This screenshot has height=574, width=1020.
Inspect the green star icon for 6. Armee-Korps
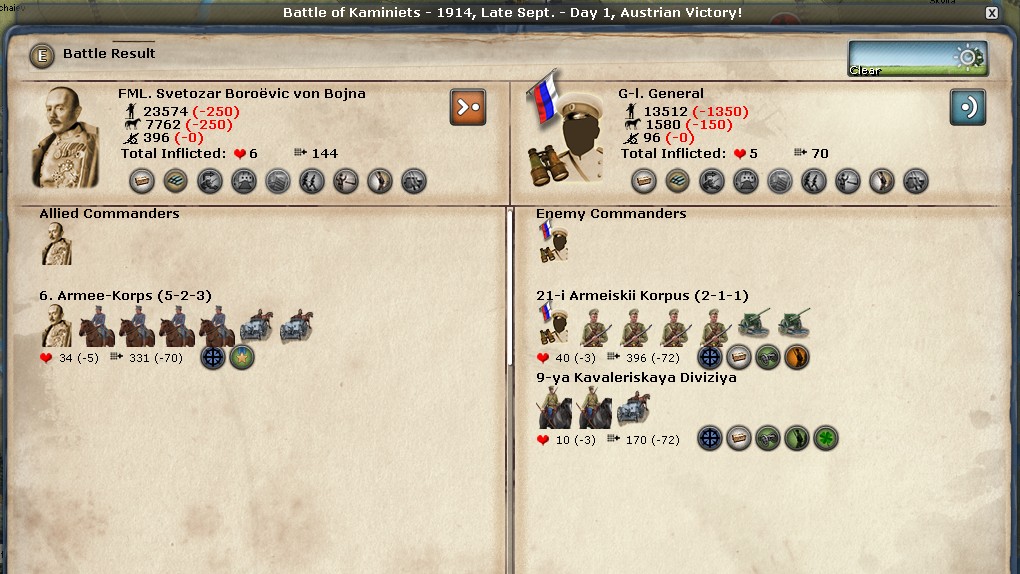(x=242, y=357)
